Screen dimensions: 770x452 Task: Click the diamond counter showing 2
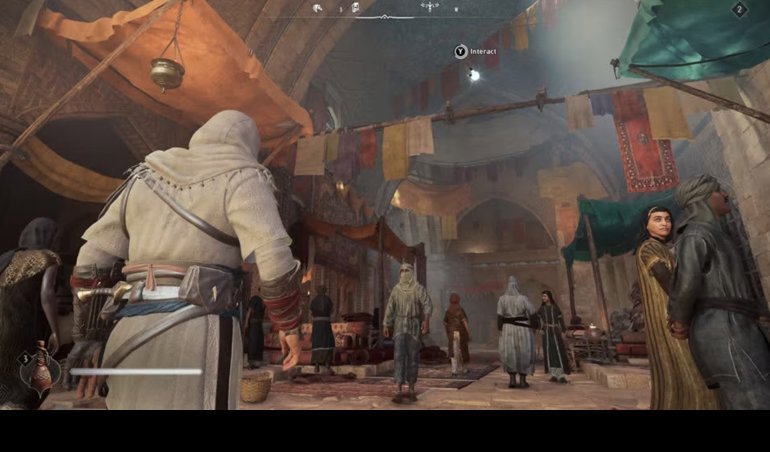click(739, 10)
